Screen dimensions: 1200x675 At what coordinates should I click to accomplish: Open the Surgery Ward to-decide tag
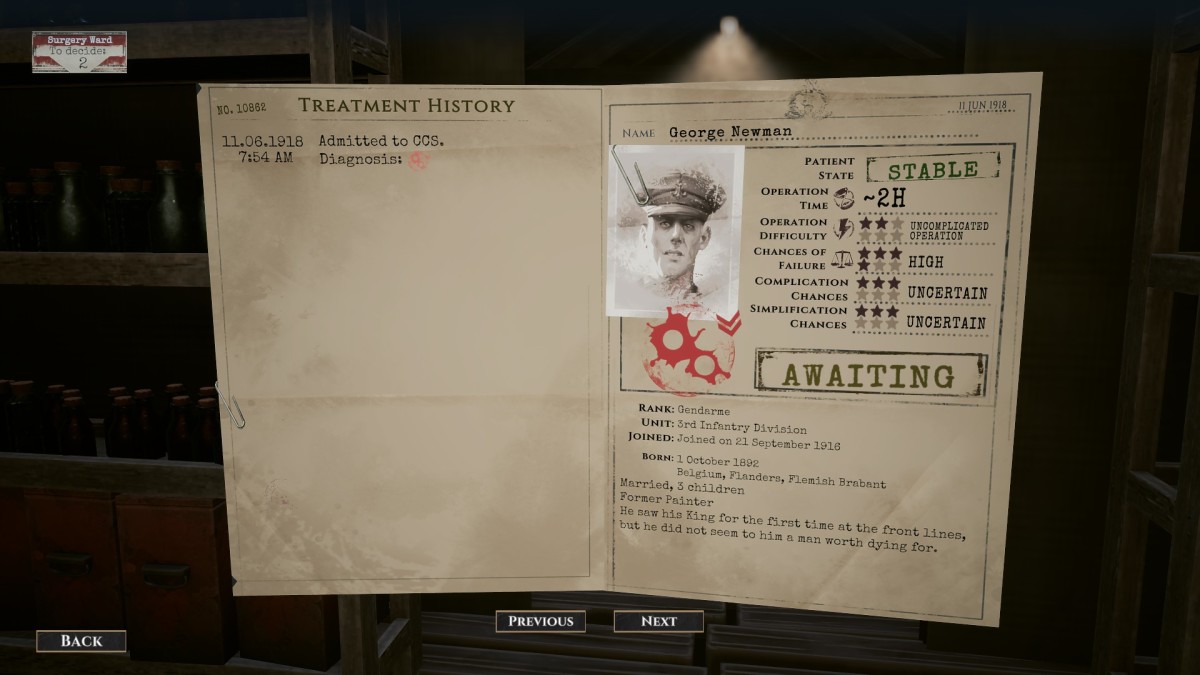[79, 52]
